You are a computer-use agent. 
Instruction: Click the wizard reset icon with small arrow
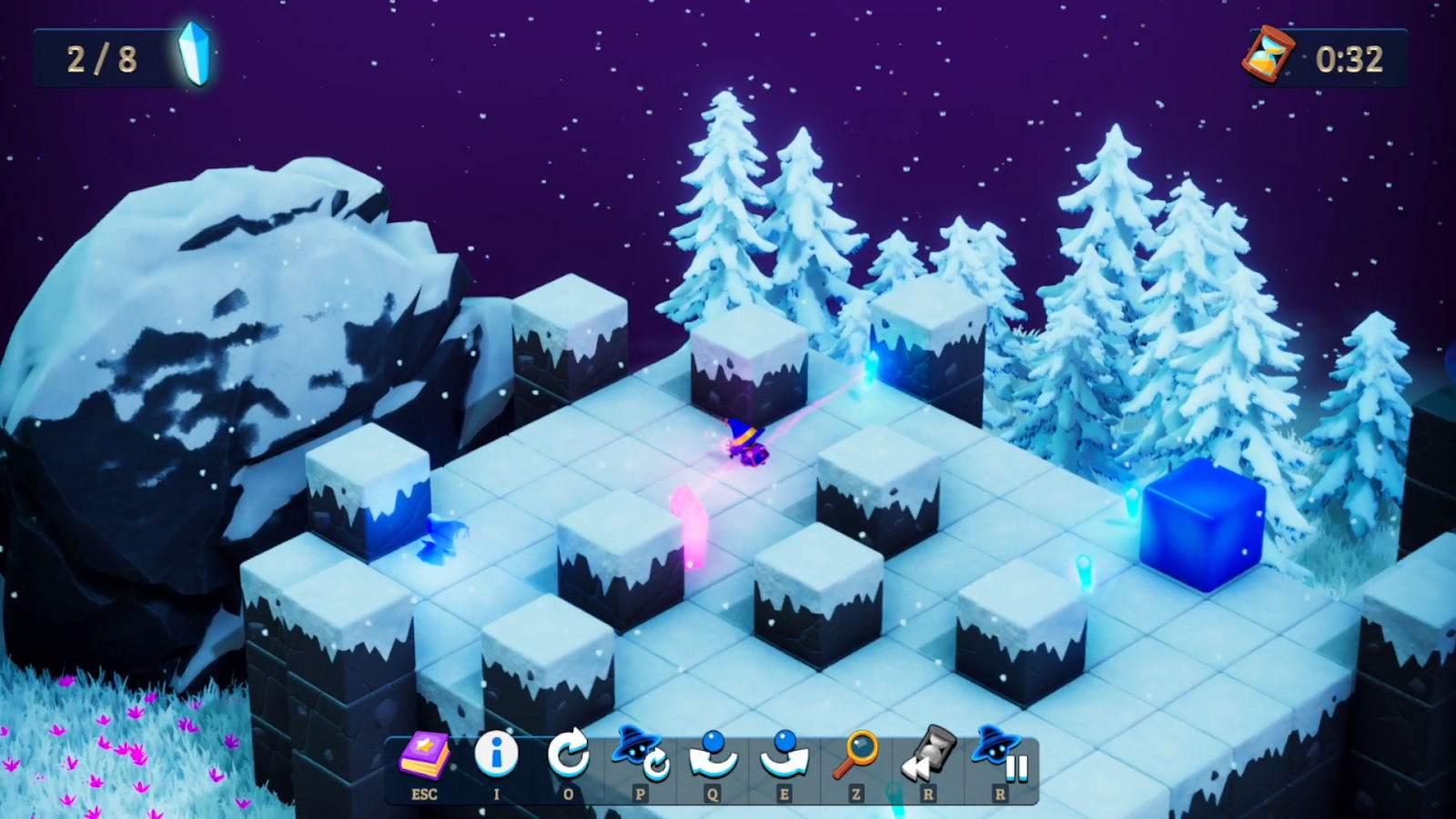640,755
